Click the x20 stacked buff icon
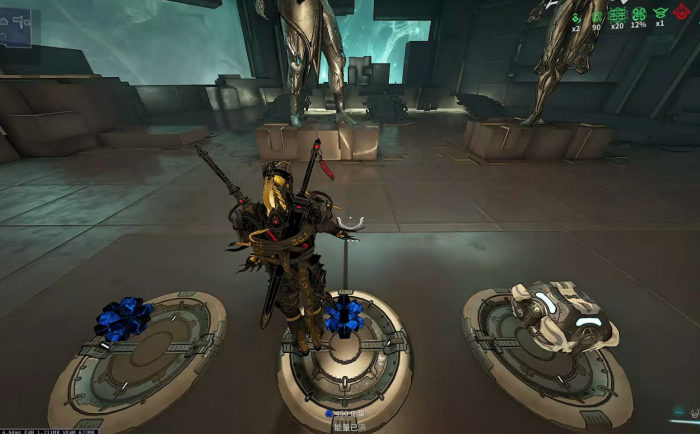This screenshot has width=700, height=434. (x=617, y=15)
